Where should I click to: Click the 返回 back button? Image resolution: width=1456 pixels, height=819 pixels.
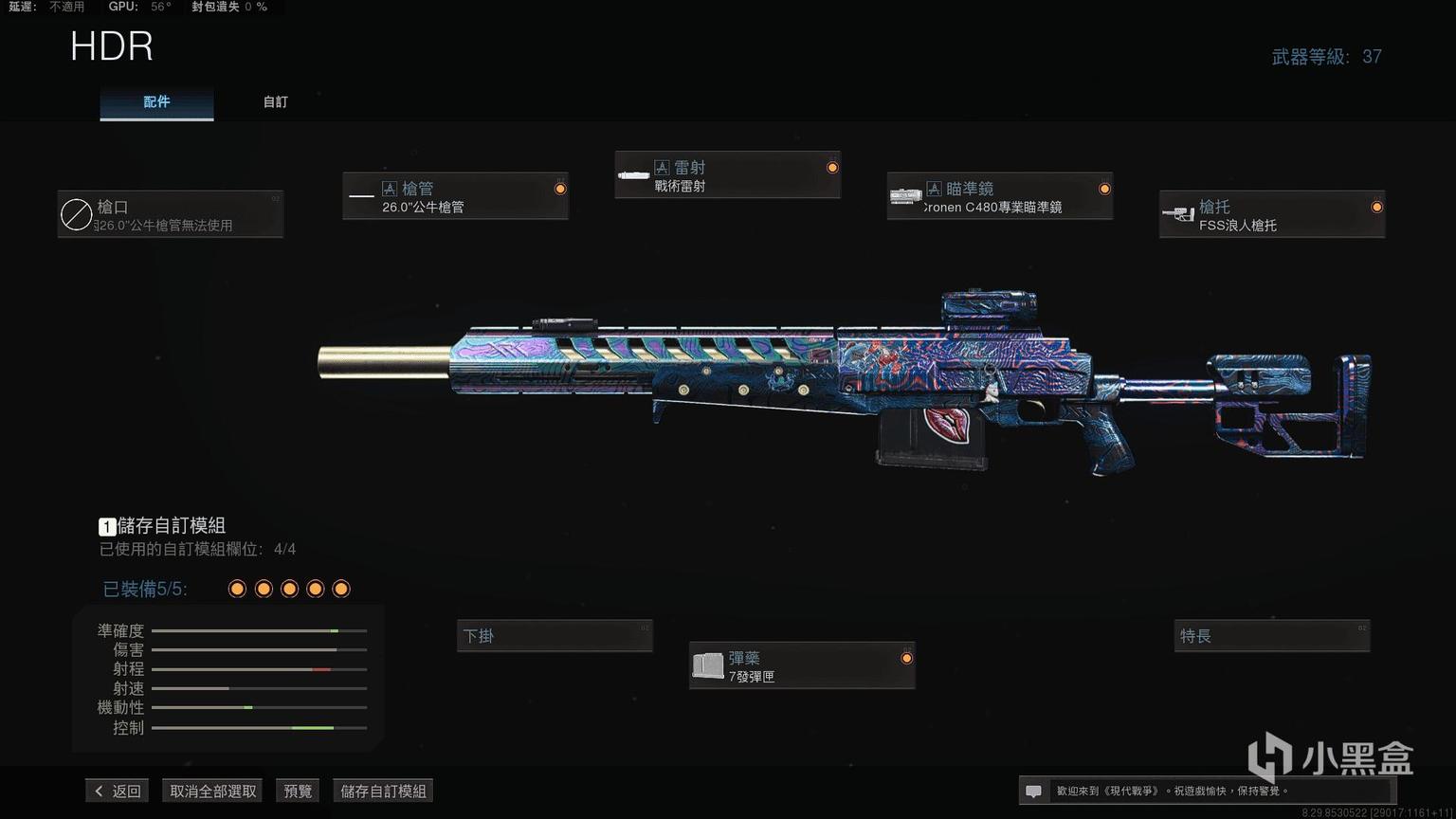(118, 791)
